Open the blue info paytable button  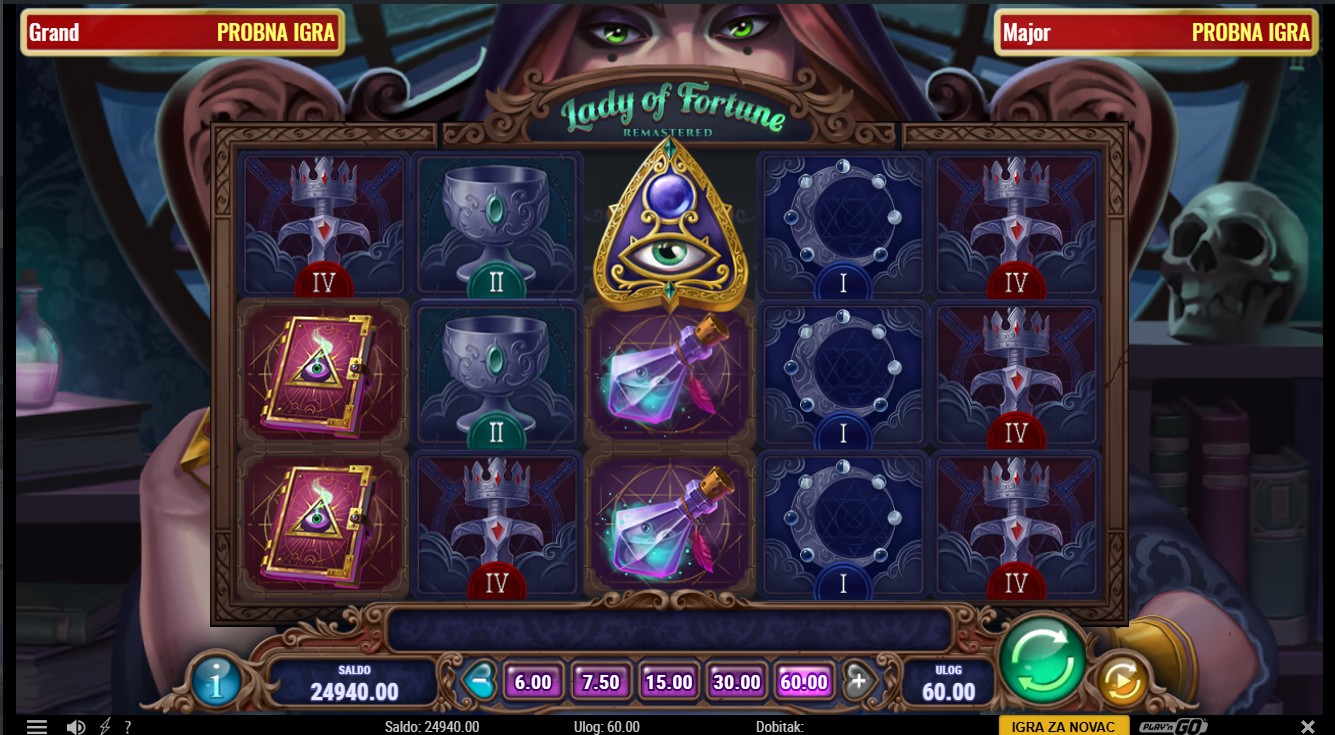pyautogui.click(x=216, y=681)
